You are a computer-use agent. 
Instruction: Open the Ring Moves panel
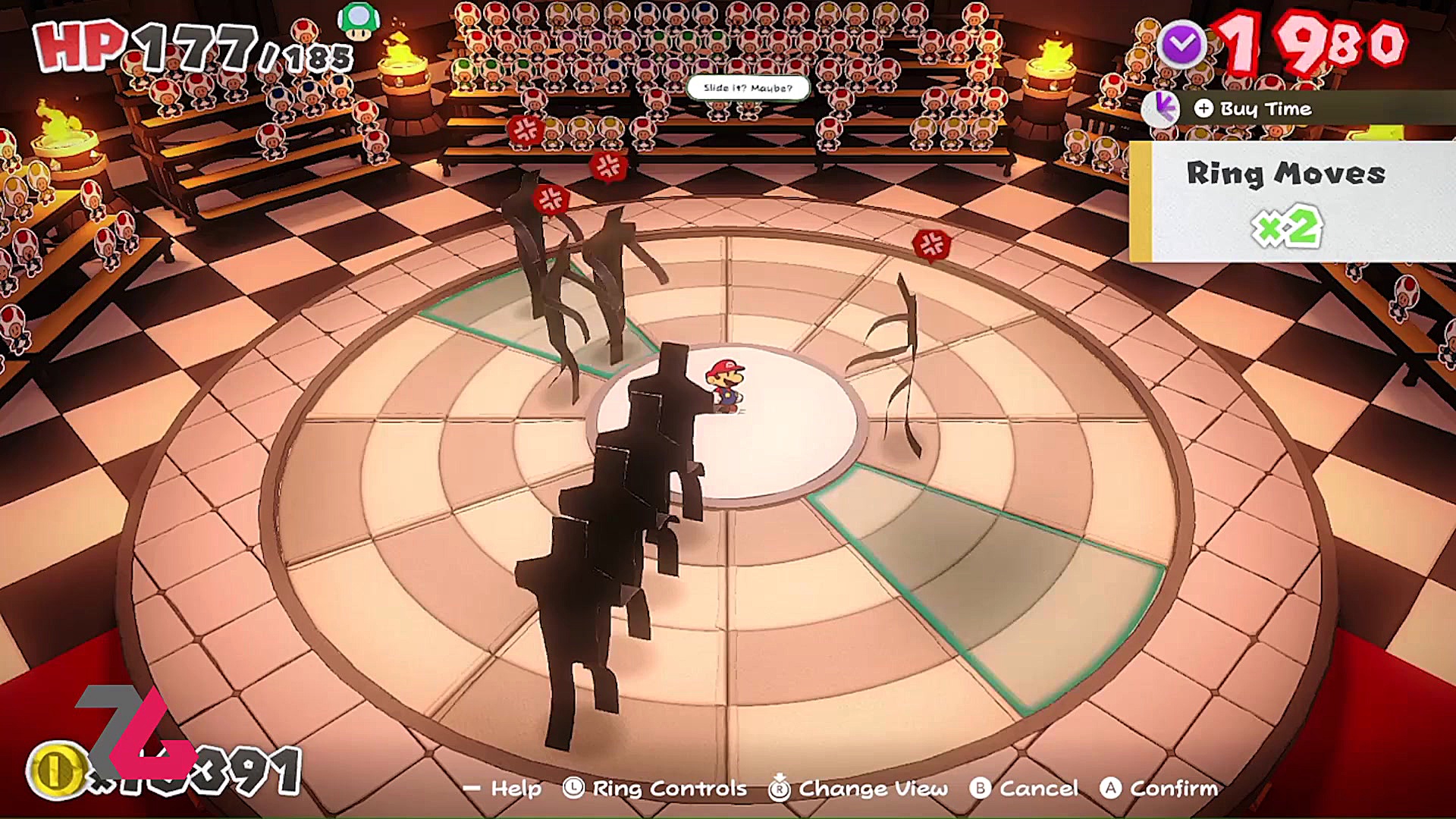(1287, 174)
